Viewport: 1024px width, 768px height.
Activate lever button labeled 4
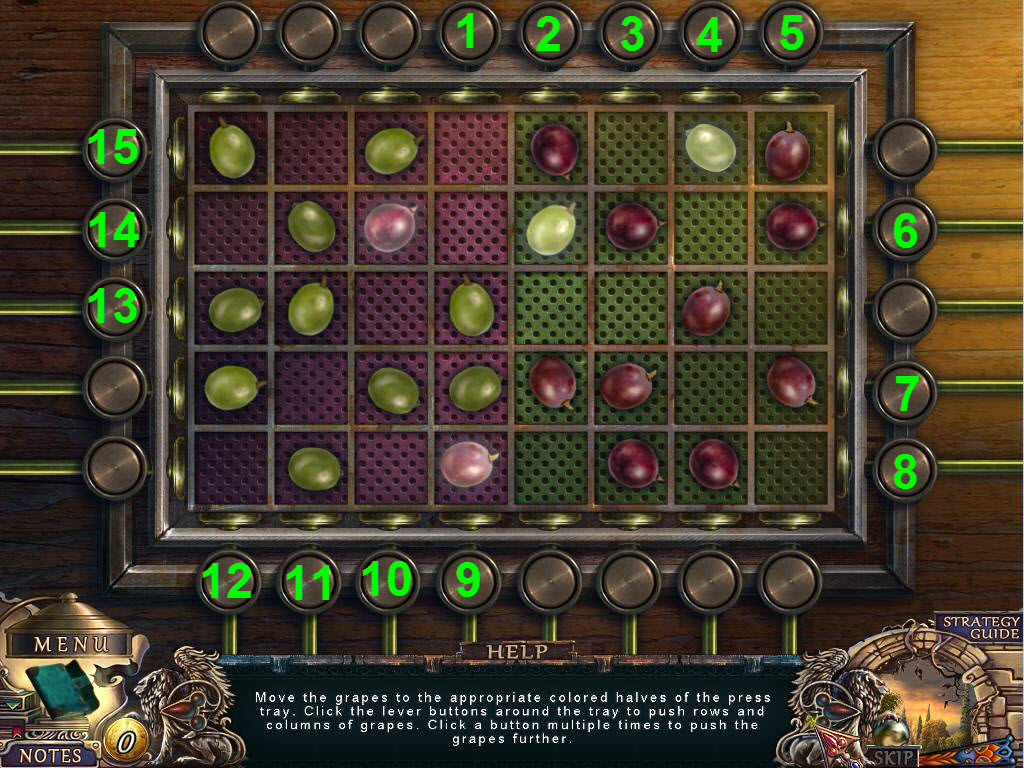point(710,33)
